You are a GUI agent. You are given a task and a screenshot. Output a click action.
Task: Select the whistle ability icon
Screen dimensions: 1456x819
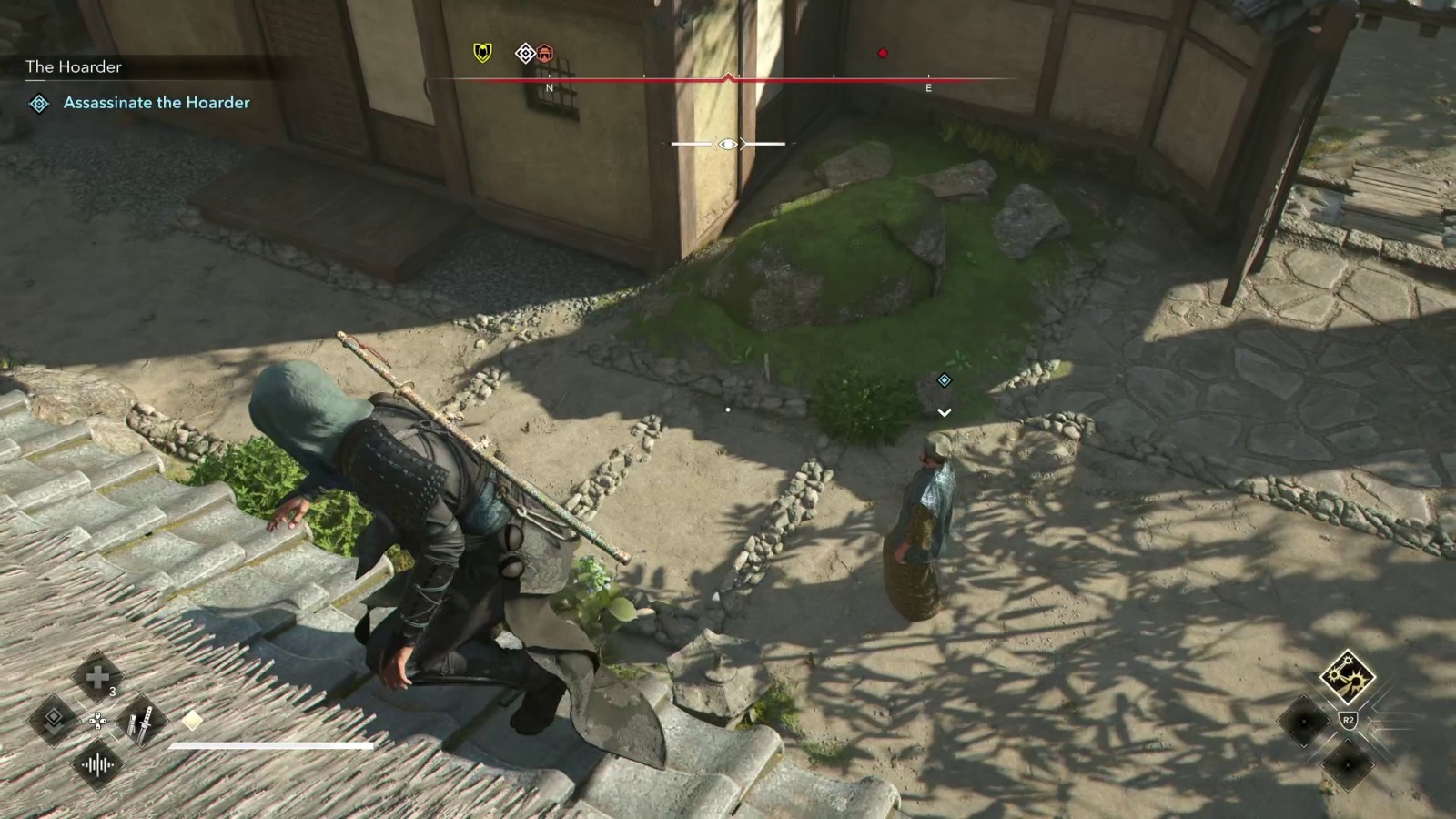coord(98,765)
